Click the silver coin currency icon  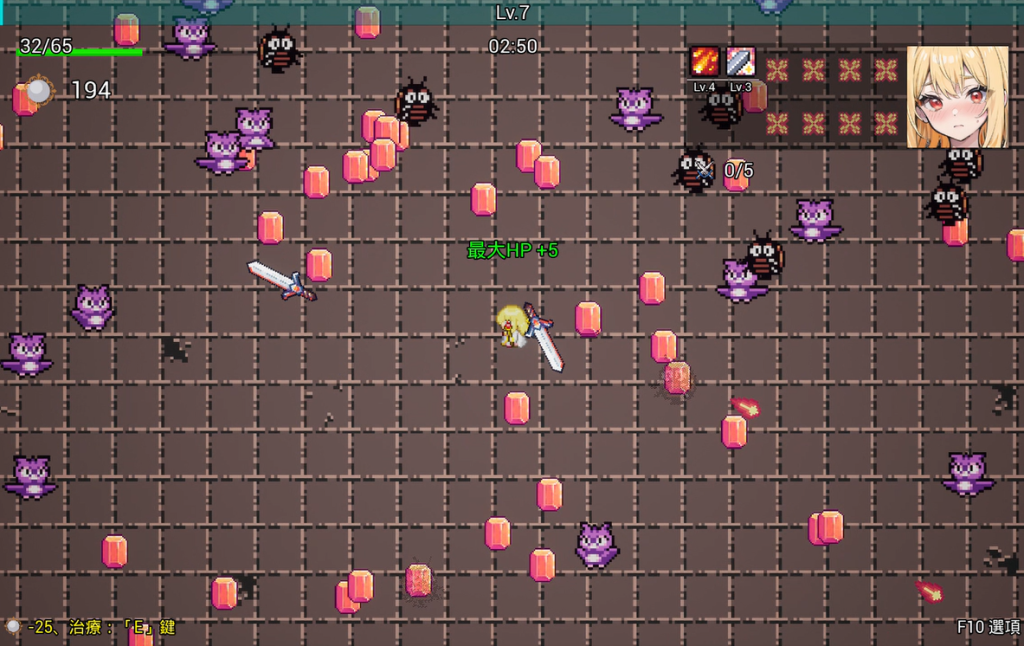click(x=38, y=91)
